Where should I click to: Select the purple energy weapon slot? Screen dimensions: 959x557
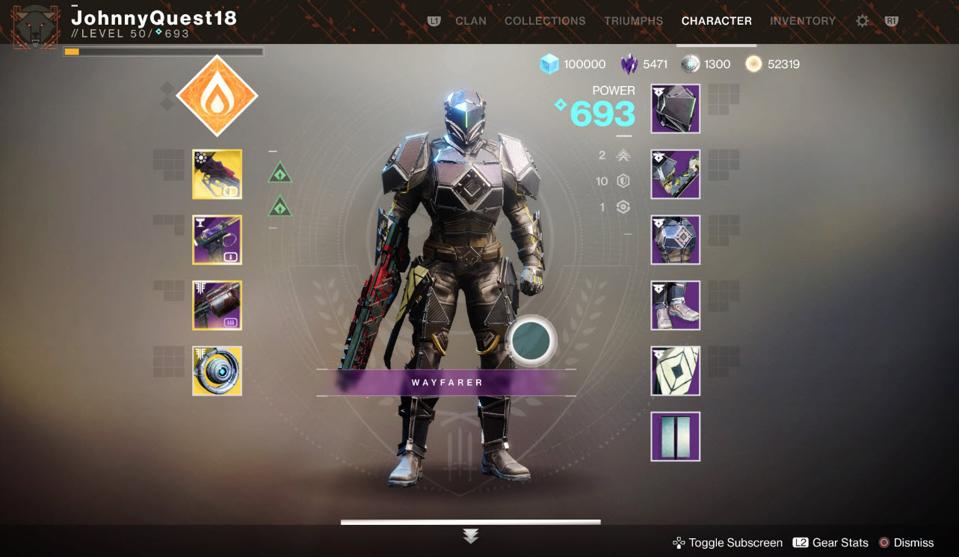tap(217, 240)
